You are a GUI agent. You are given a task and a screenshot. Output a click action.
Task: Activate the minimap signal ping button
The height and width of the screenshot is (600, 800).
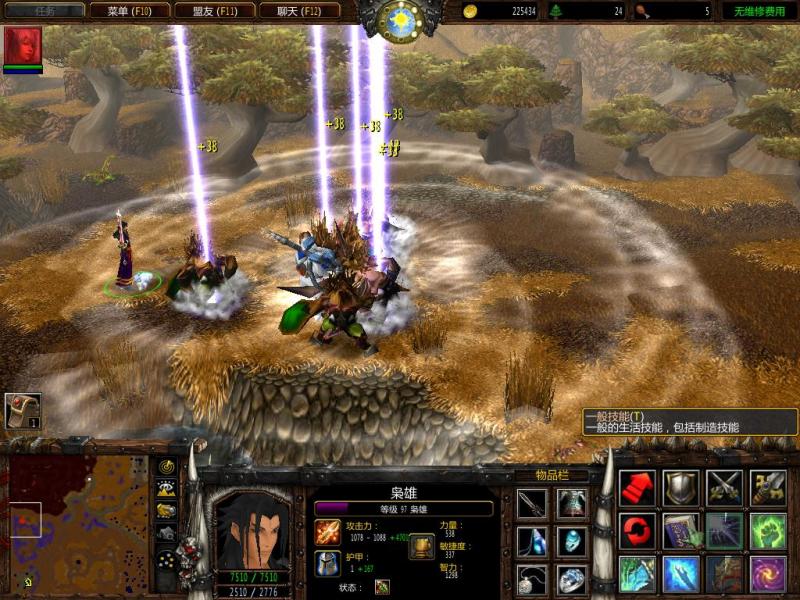[166, 467]
